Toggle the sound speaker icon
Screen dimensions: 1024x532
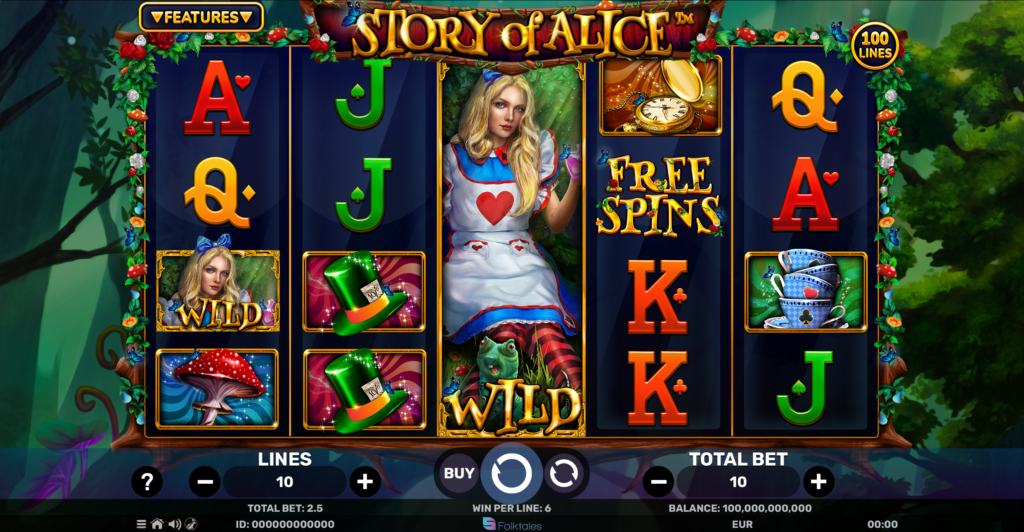click(x=174, y=524)
